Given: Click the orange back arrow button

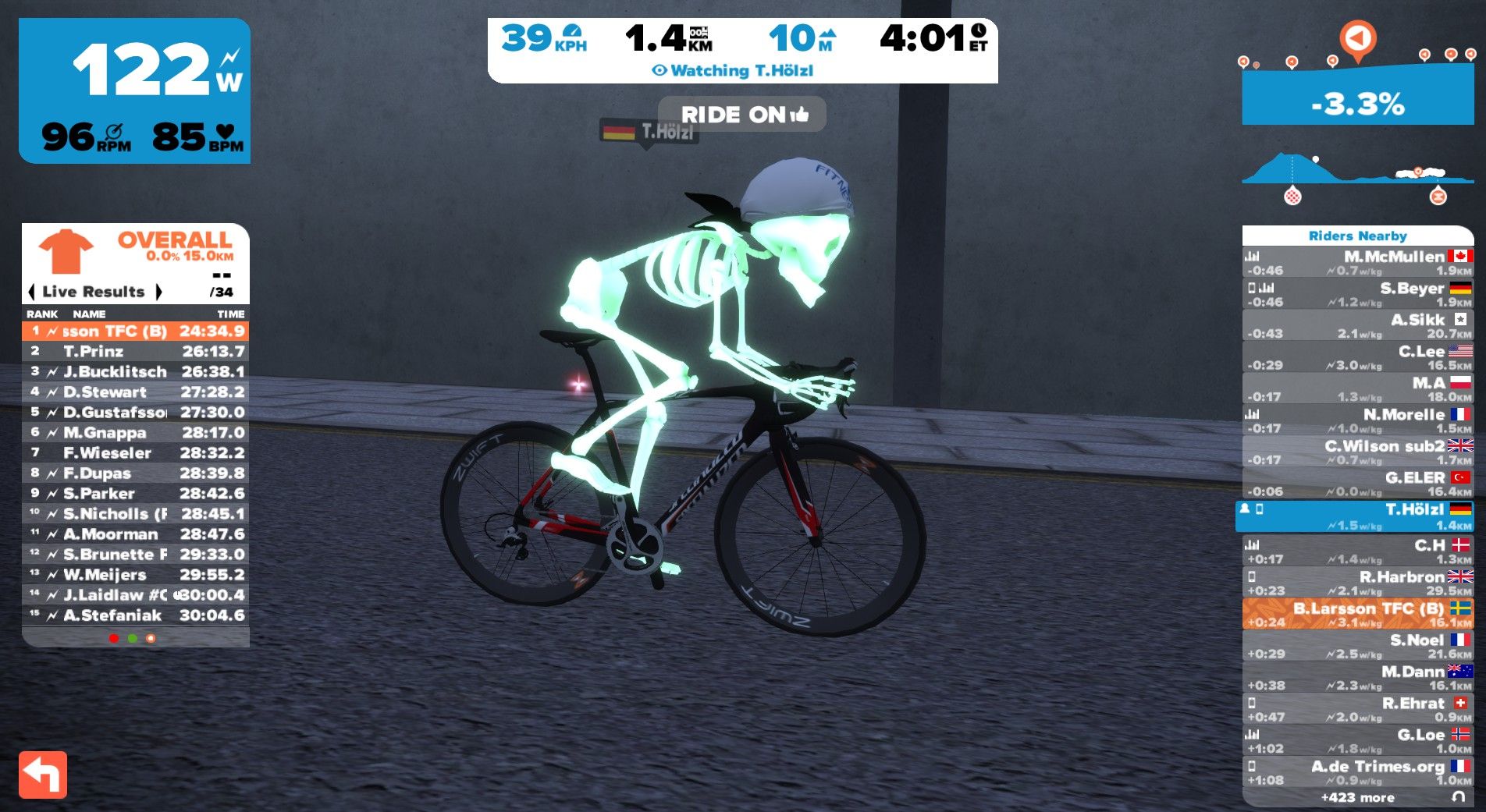Looking at the screenshot, I should click(43, 775).
